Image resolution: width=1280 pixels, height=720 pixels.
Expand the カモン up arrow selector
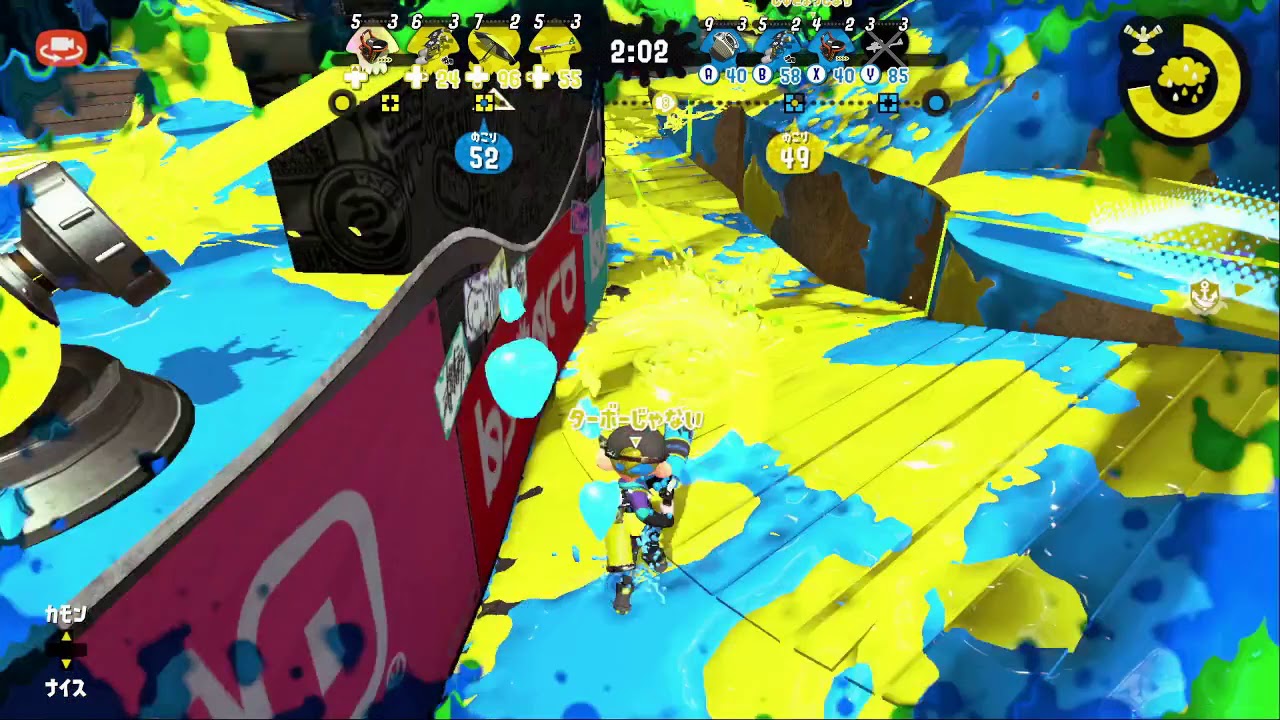pos(66,636)
